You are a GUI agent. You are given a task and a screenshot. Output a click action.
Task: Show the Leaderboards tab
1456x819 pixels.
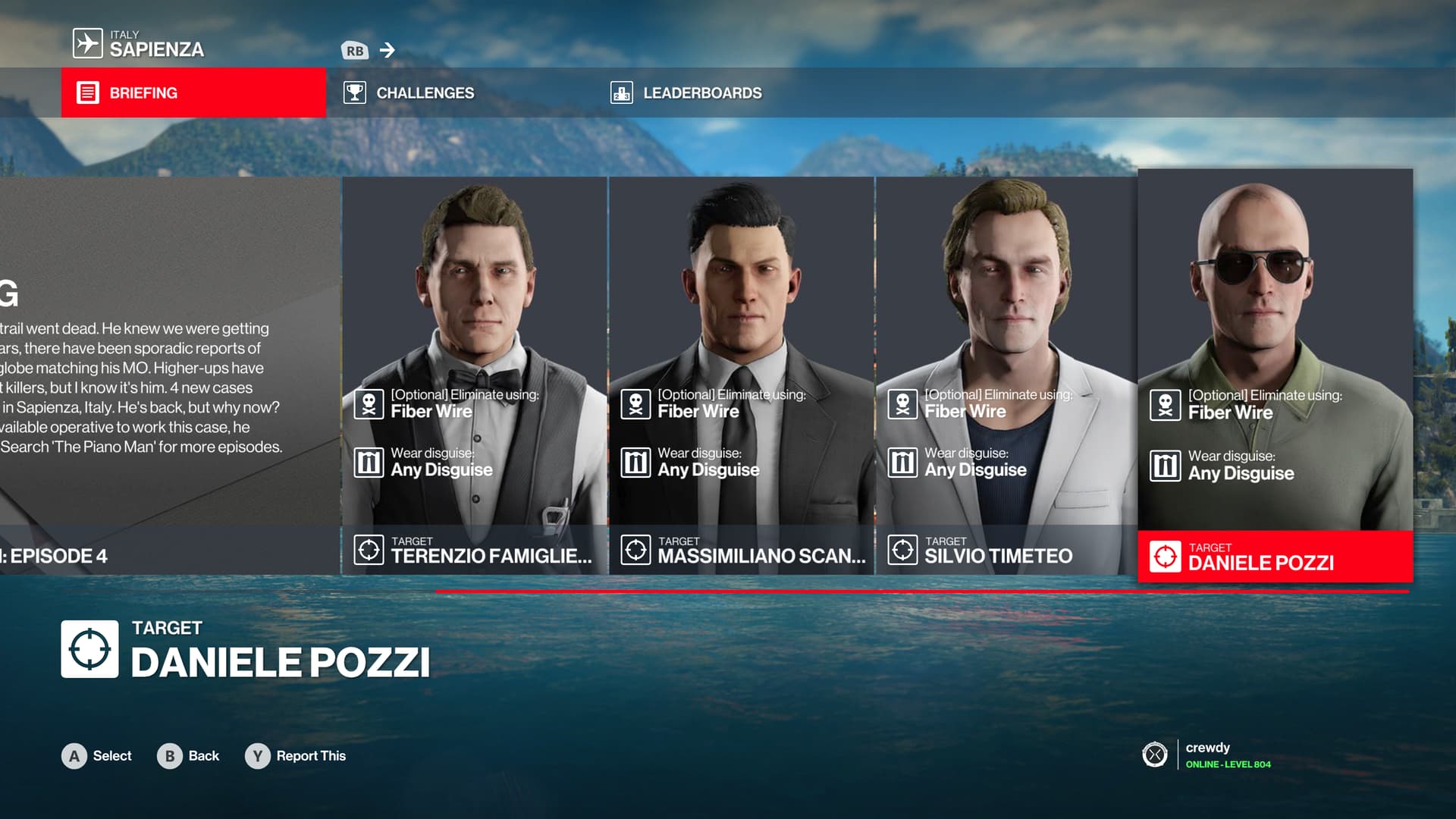(701, 93)
